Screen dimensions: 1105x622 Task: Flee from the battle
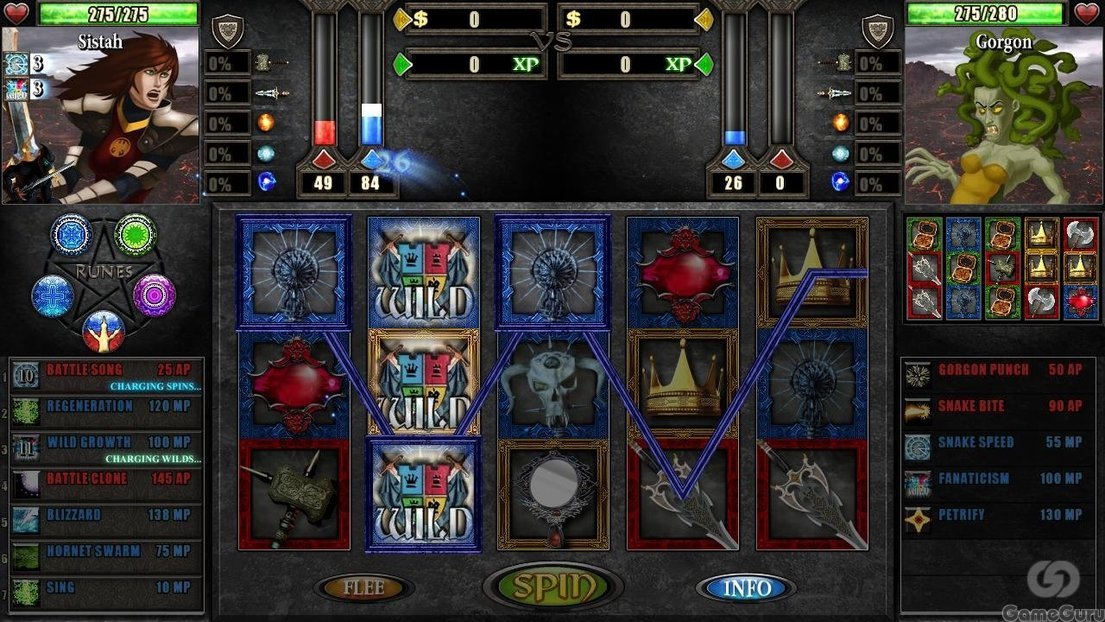[x=364, y=588]
